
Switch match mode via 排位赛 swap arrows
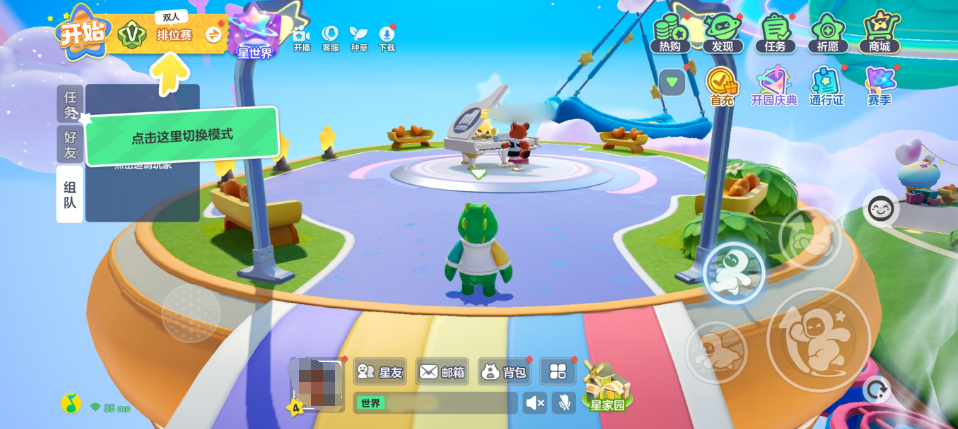(x=214, y=35)
